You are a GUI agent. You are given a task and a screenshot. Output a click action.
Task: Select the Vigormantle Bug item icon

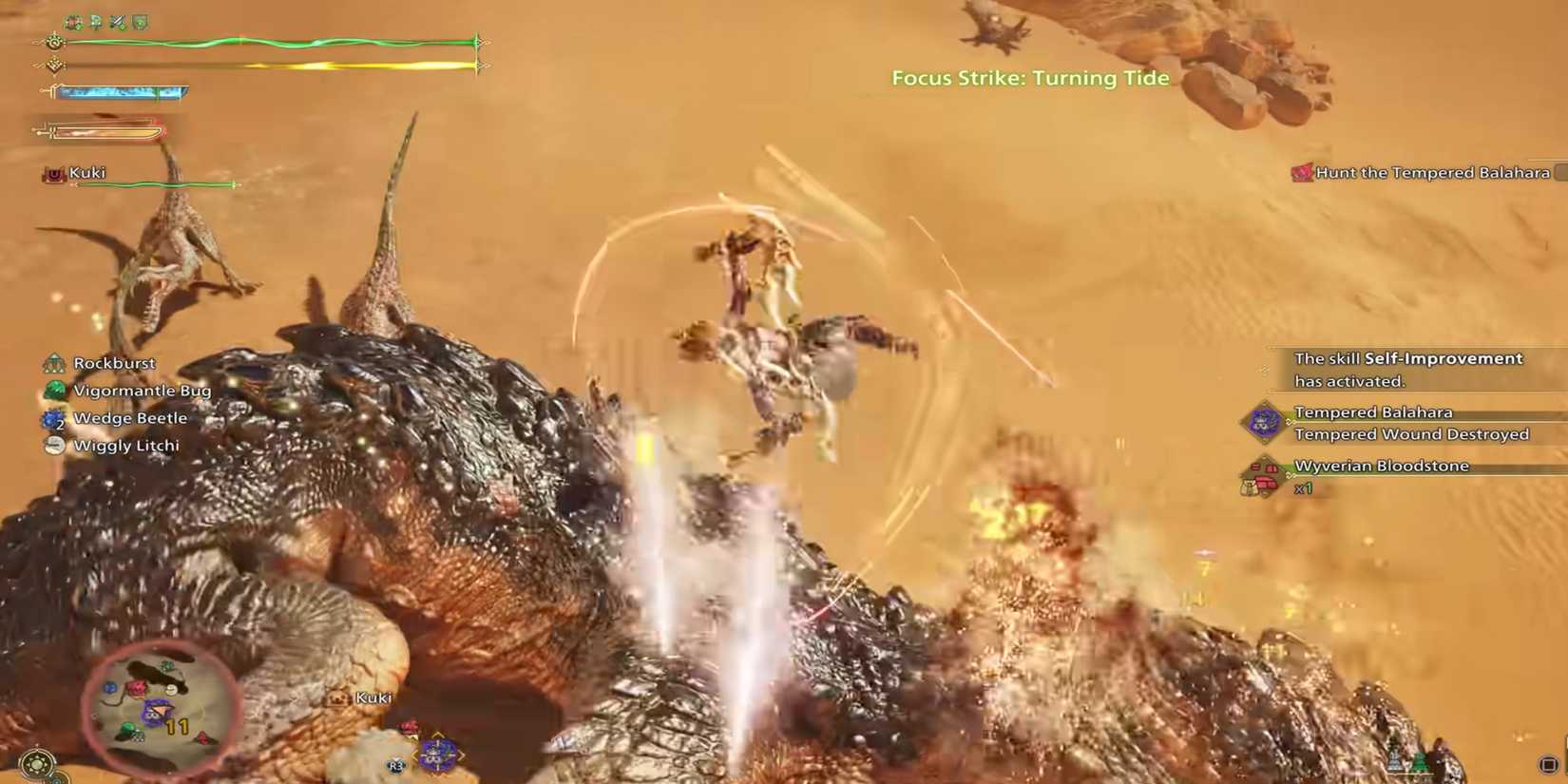click(x=52, y=391)
